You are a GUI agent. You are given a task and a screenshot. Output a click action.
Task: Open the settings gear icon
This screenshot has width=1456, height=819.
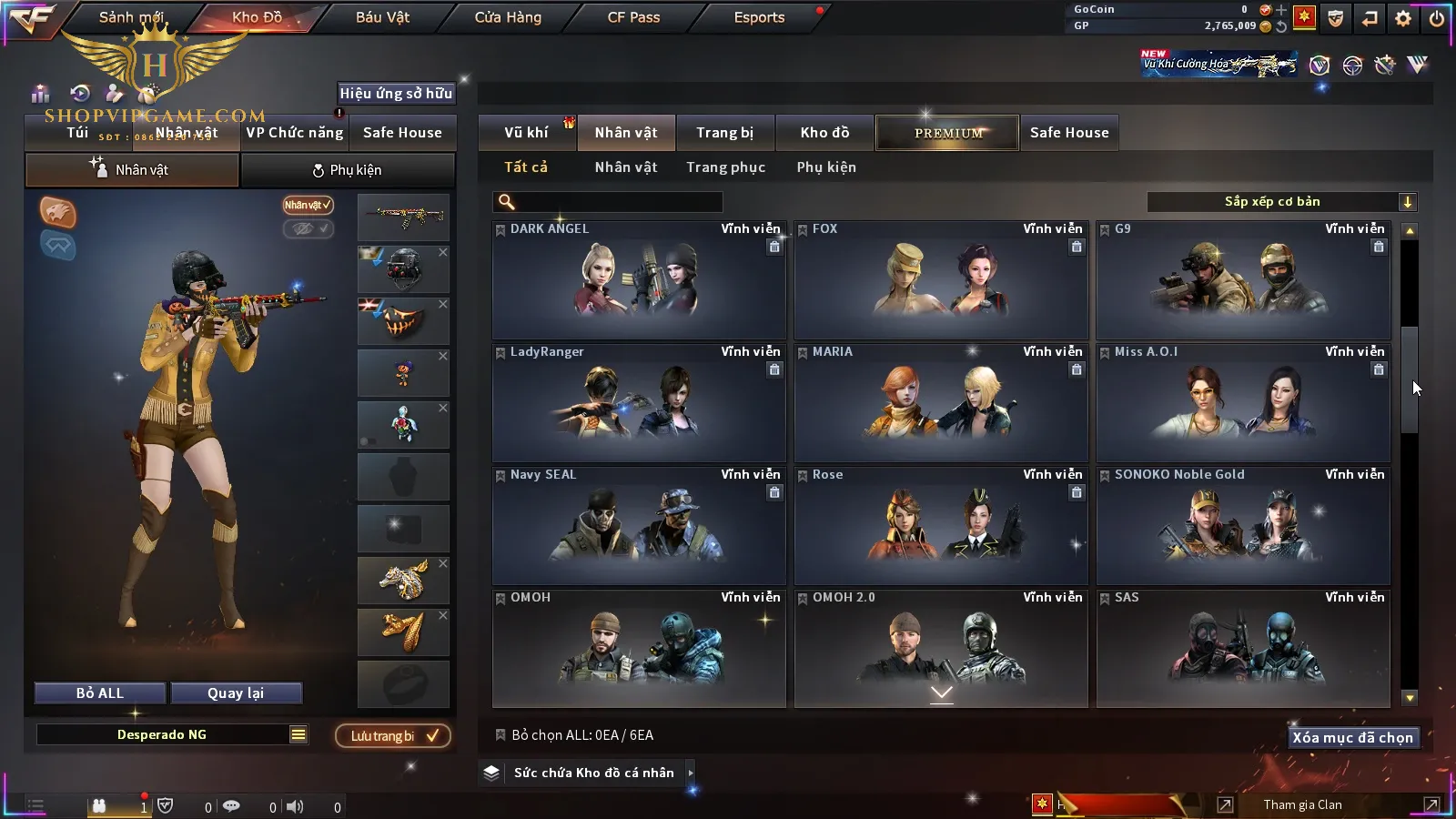pyautogui.click(x=1403, y=18)
